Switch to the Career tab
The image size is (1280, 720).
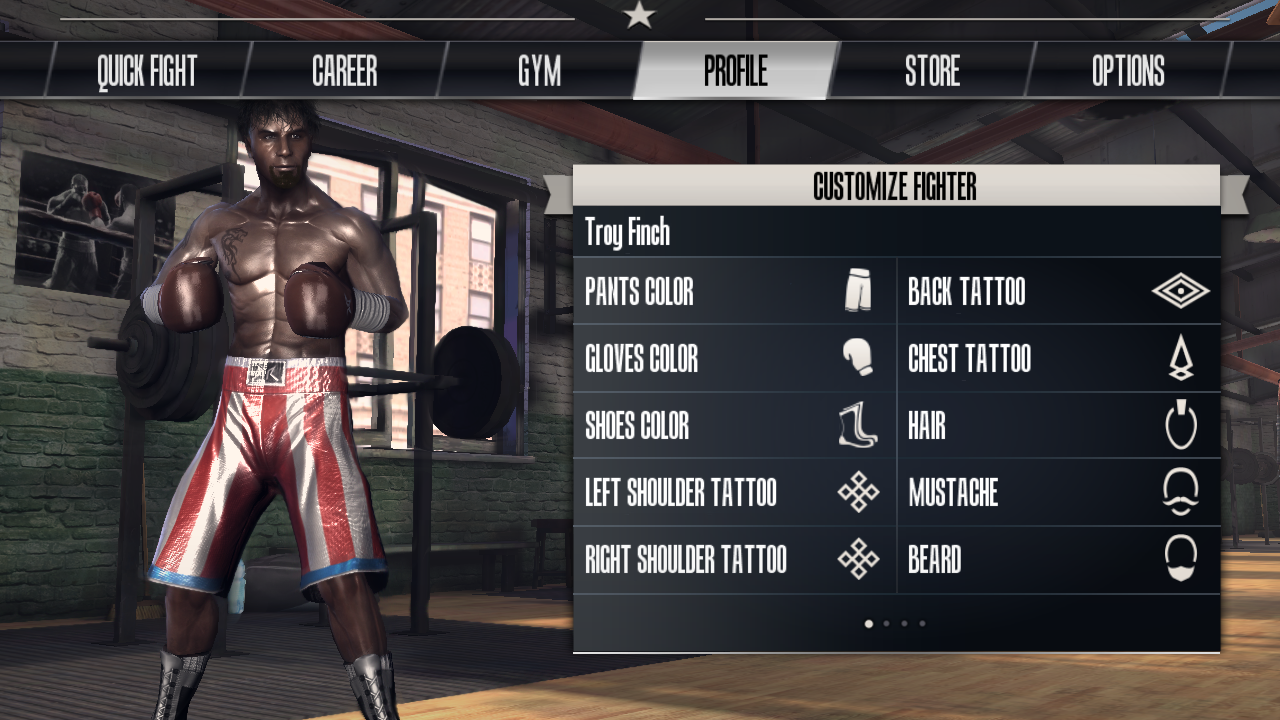point(344,71)
